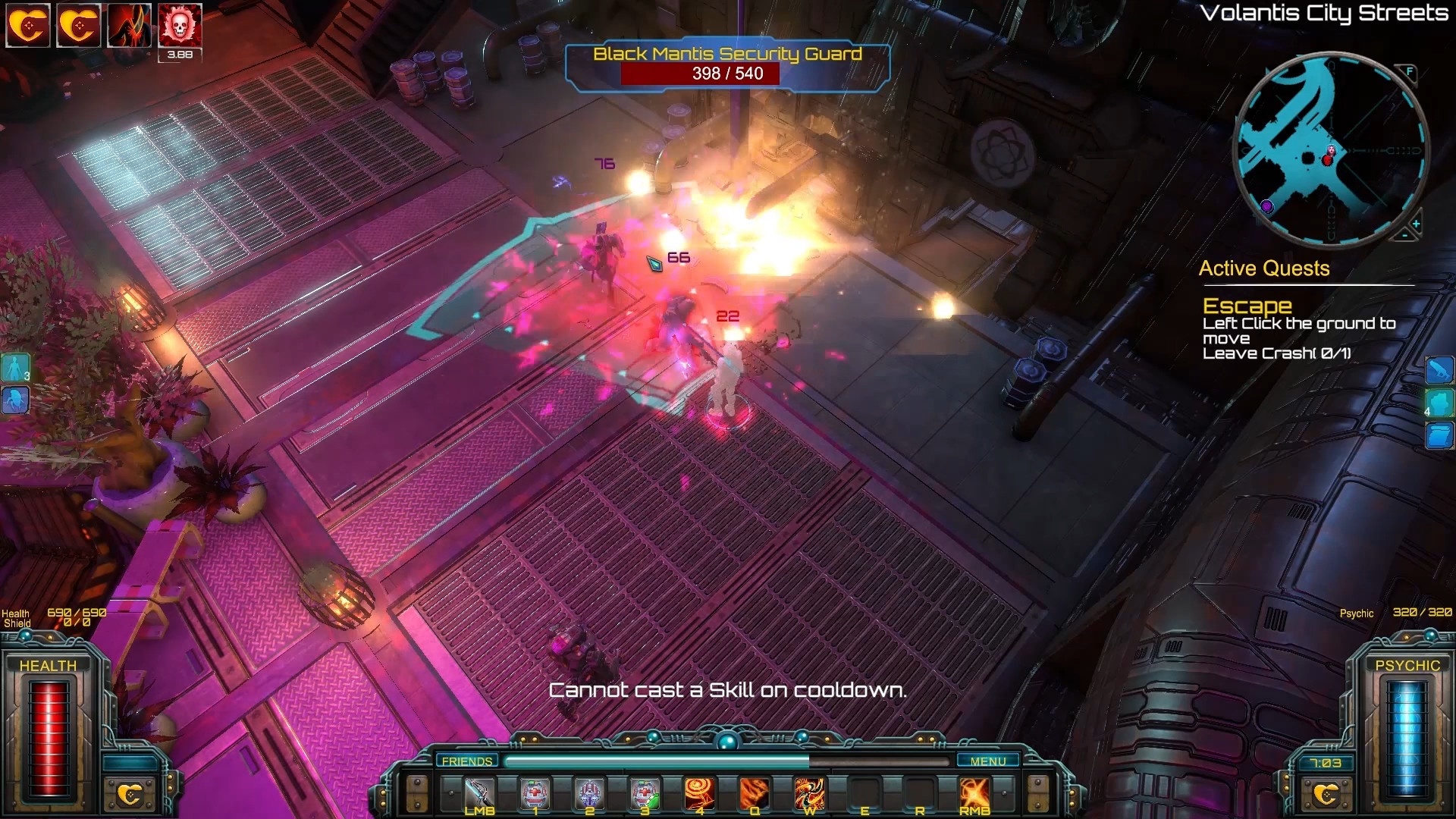Activate the flame skill in slot Q
Viewport: 1456px width, 819px height.
click(x=755, y=794)
